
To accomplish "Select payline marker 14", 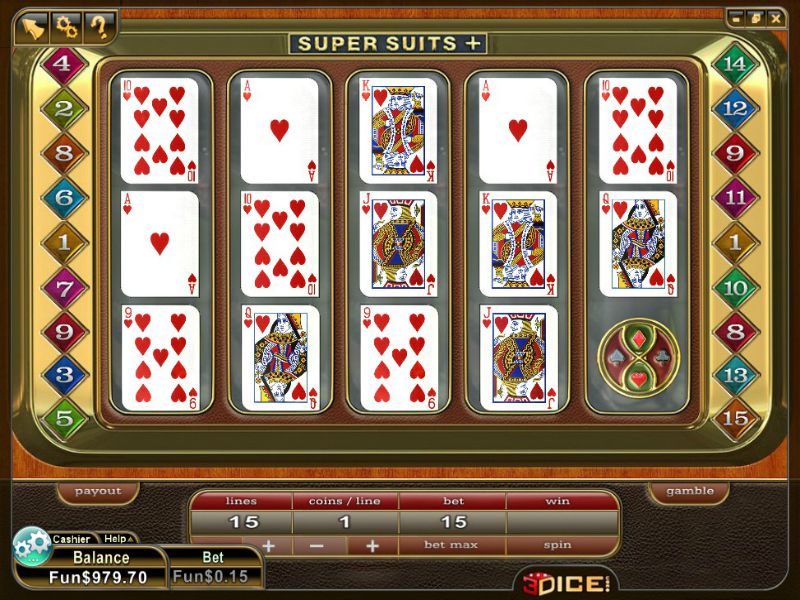I will [735, 63].
